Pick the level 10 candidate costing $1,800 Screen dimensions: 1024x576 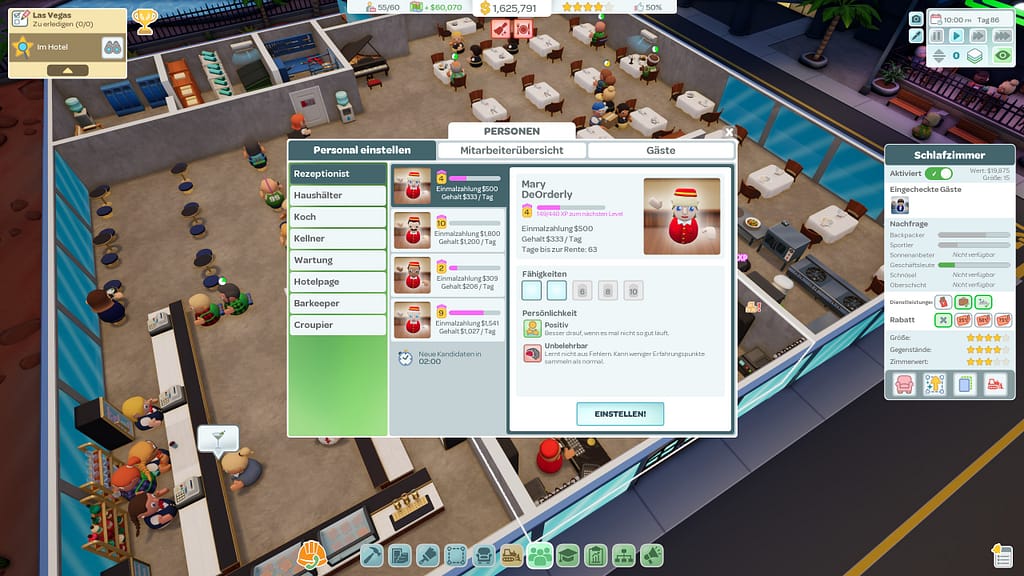[x=447, y=230]
